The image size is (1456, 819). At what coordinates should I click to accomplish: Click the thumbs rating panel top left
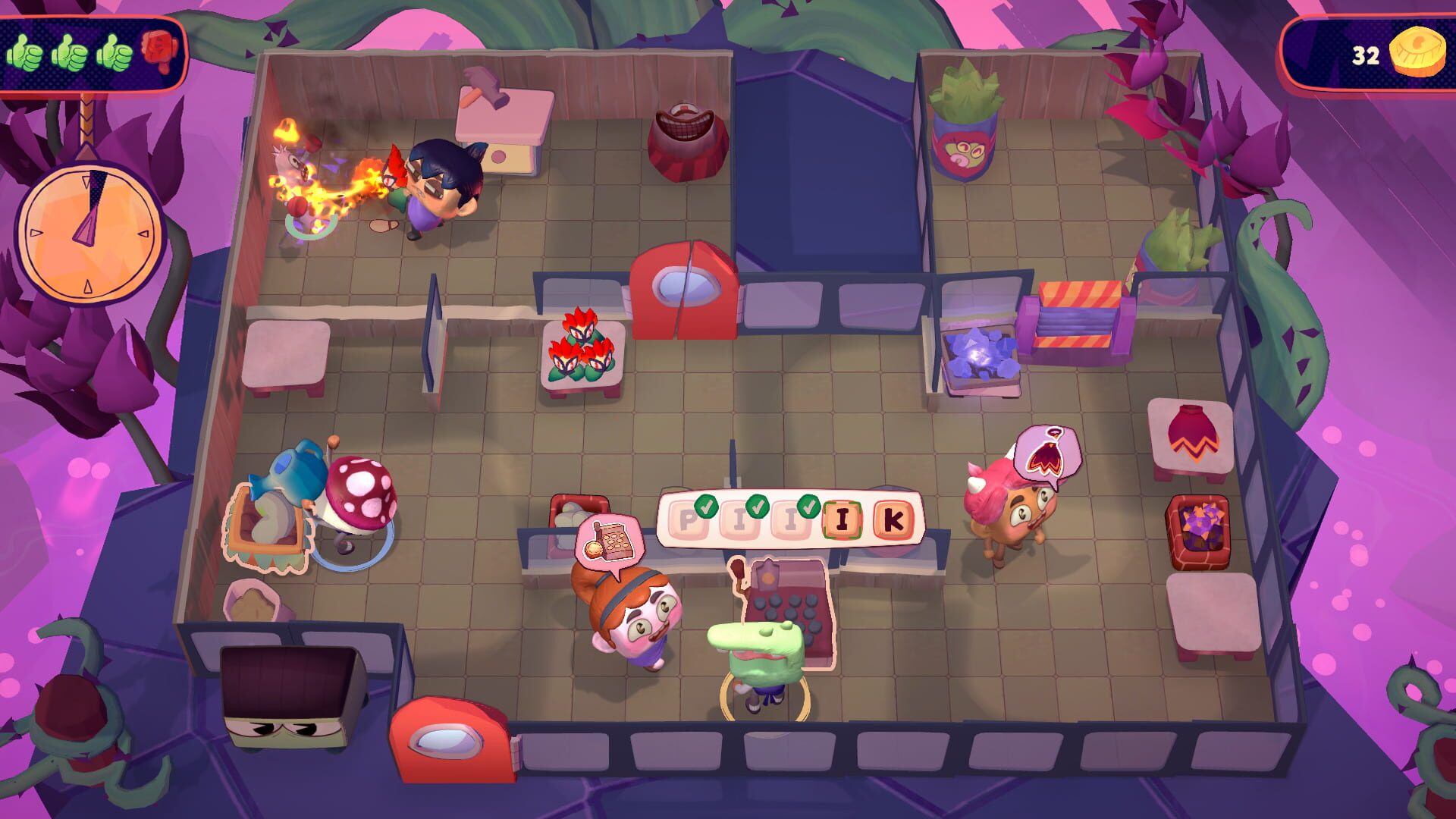tap(91, 53)
